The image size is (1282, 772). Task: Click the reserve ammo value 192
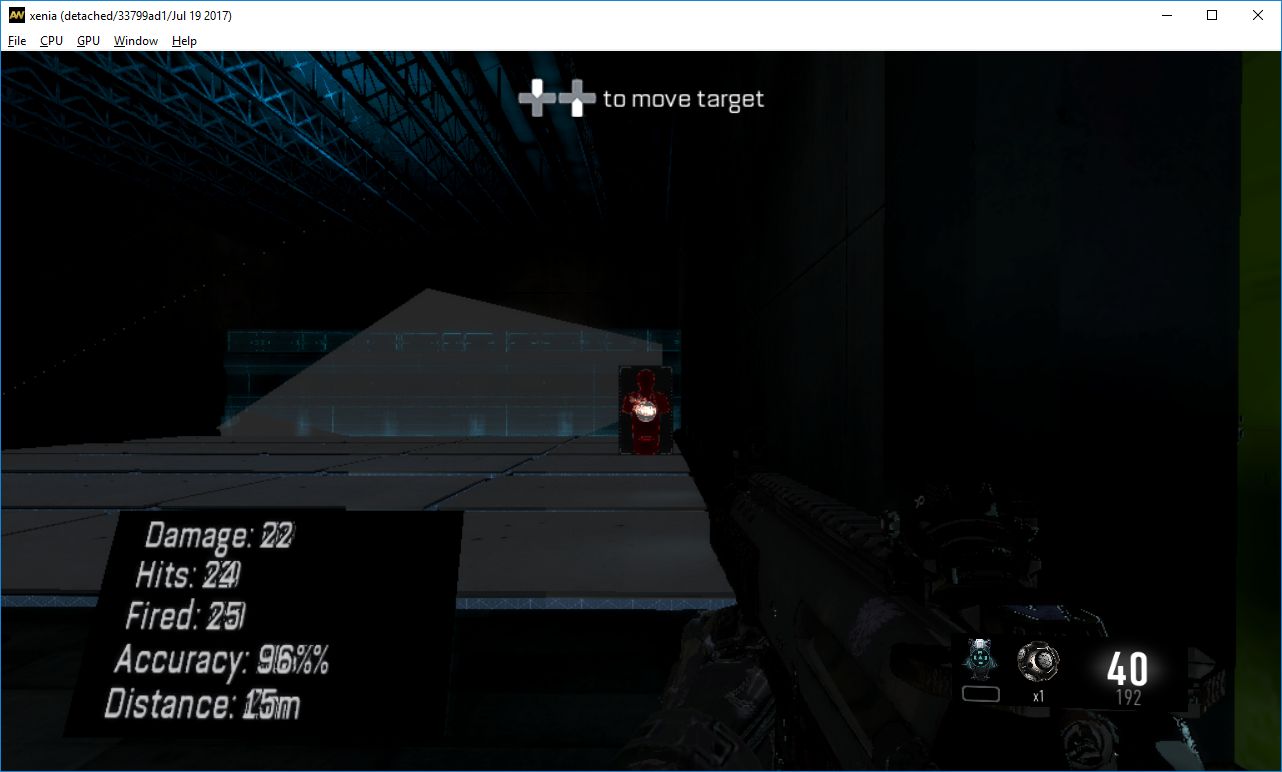click(x=1128, y=697)
